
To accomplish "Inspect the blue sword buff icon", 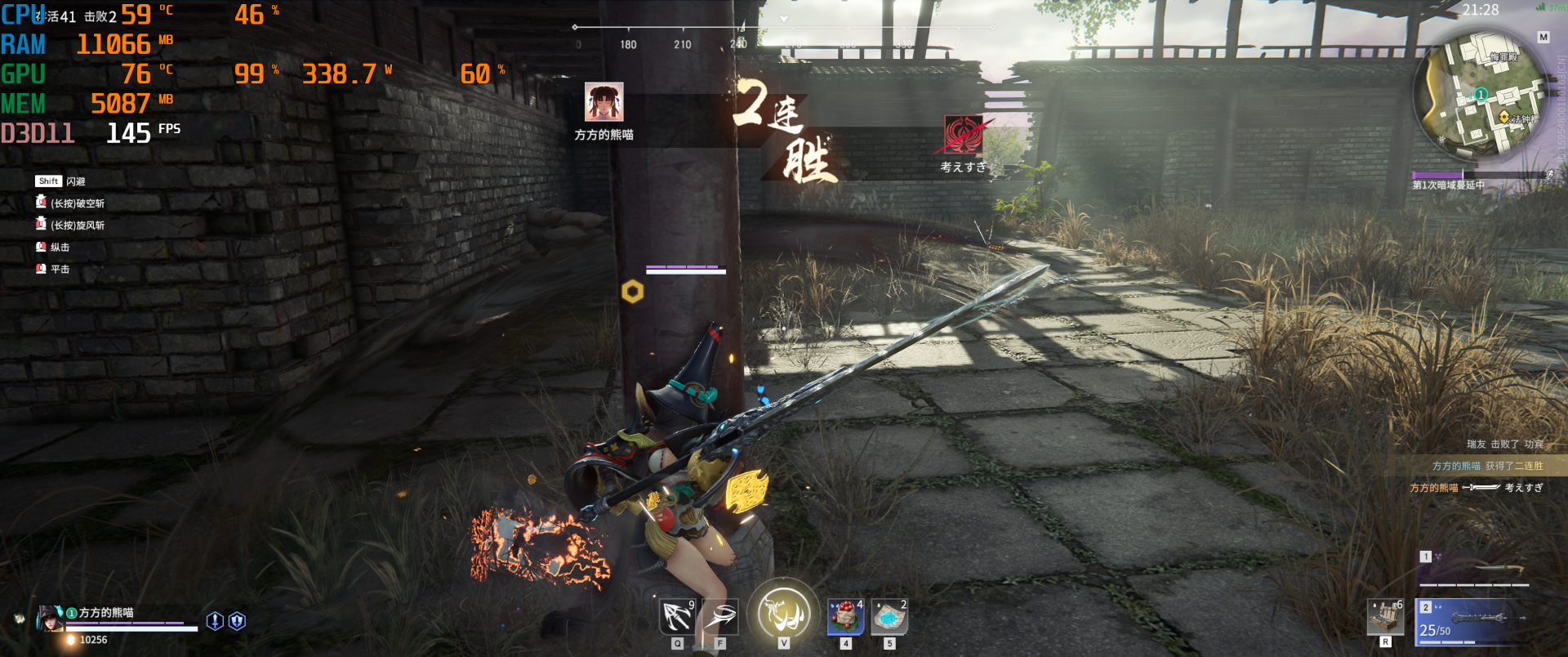I will click(x=215, y=621).
